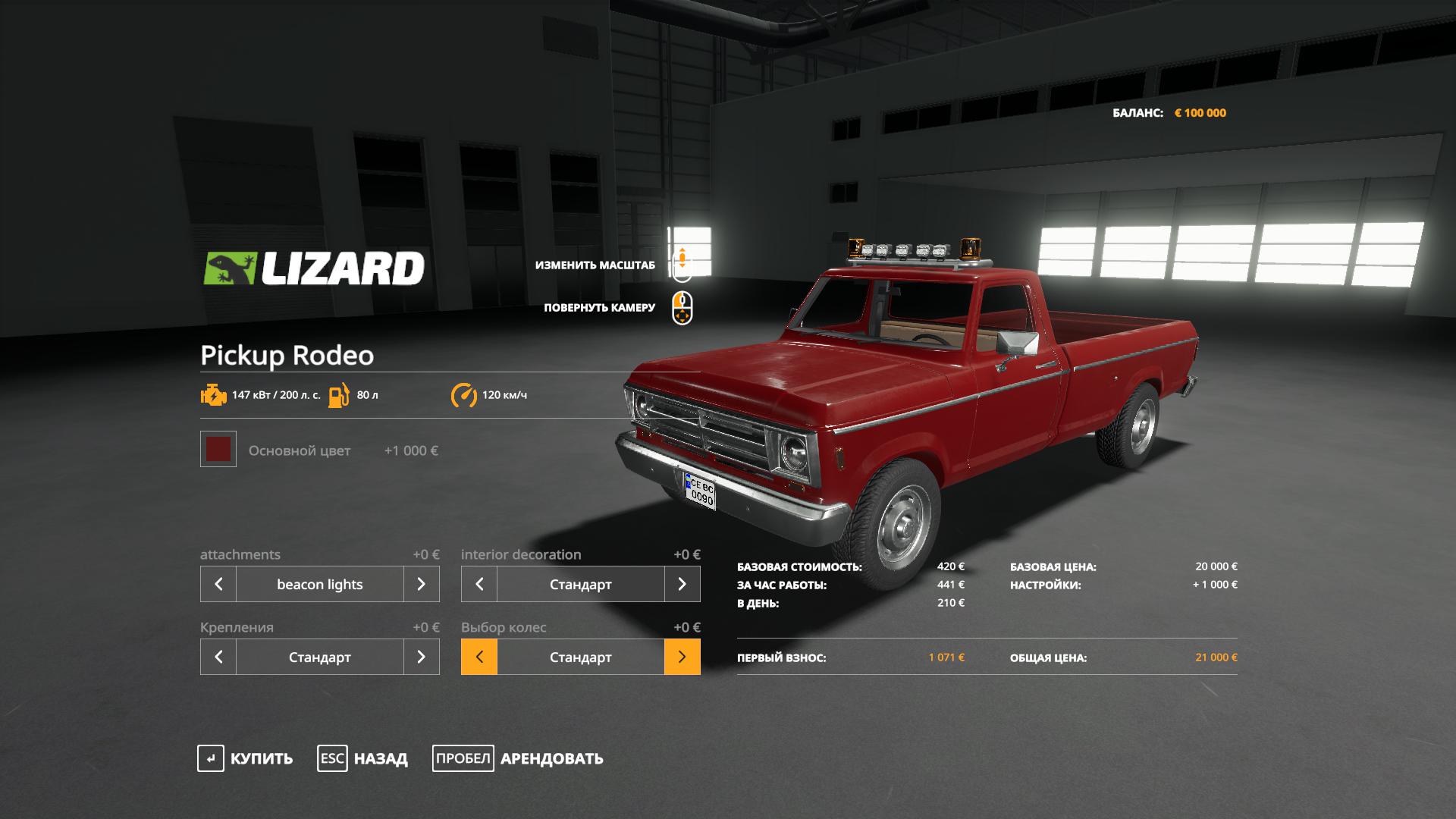Choose previous interior decoration option
Screen dimensions: 1456x819
pos(479,584)
